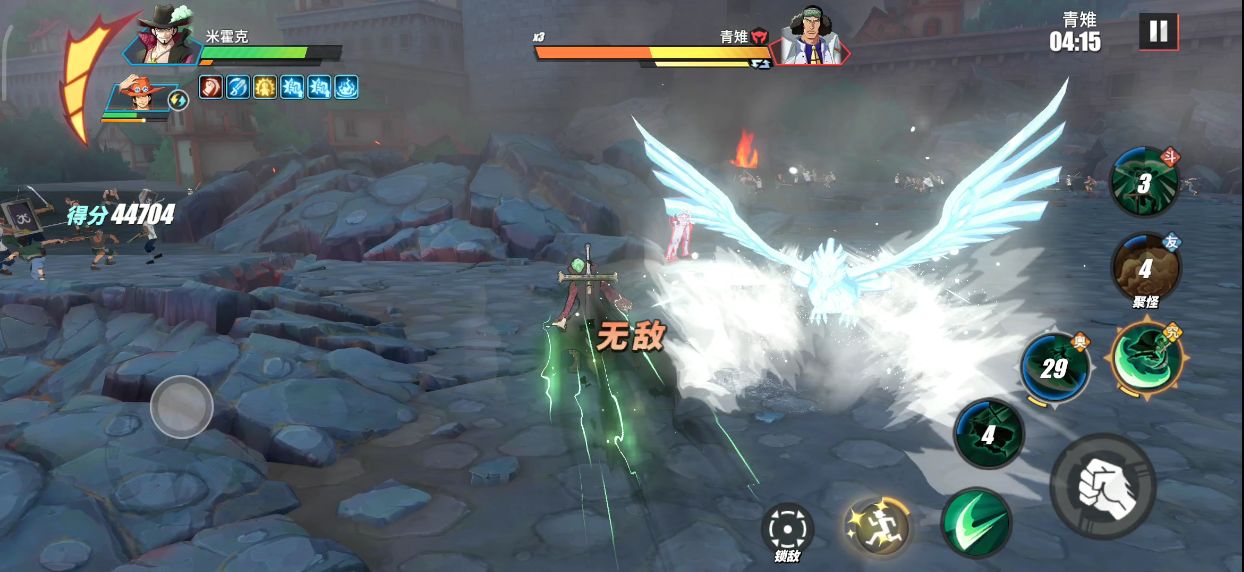Screen dimensions: 1244x572
Task: Tap the fist basic attack button
Action: point(1103,487)
